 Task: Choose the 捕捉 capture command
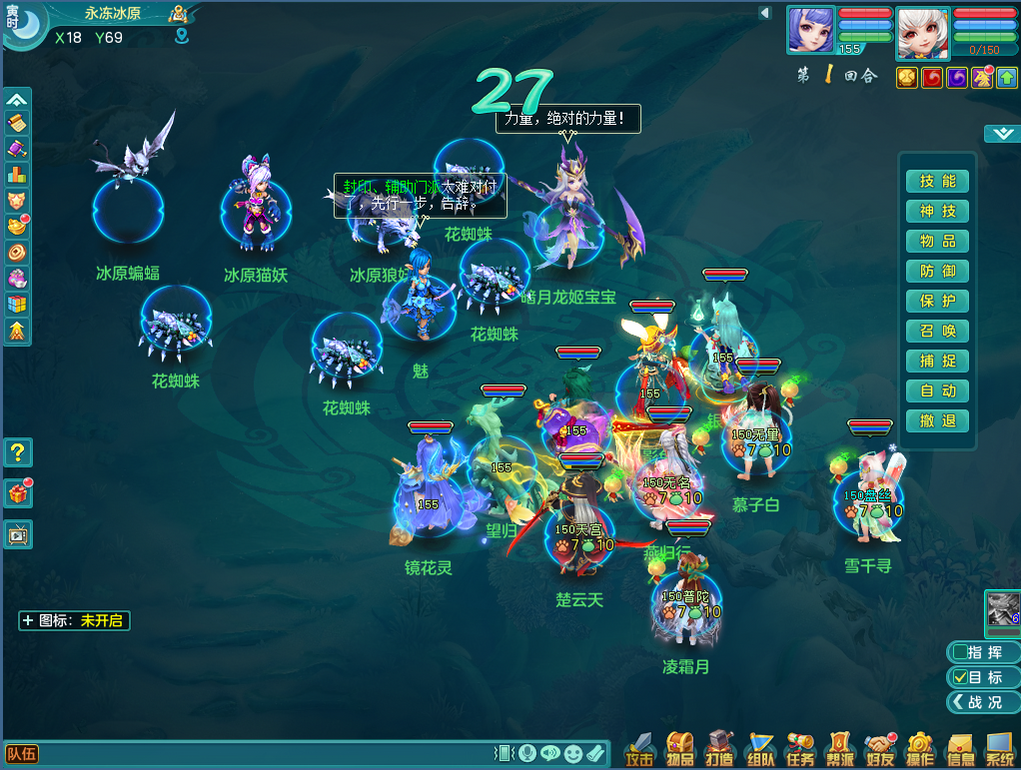point(938,361)
